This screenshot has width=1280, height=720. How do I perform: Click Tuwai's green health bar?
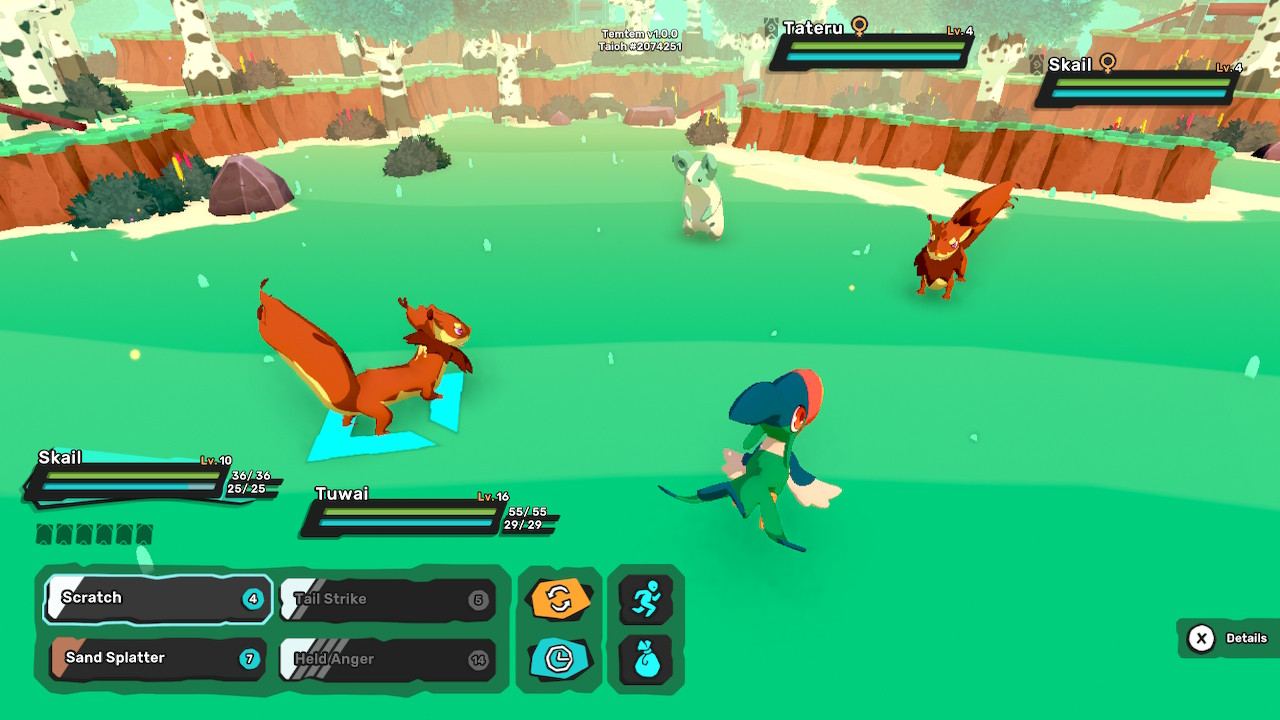(410, 512)
